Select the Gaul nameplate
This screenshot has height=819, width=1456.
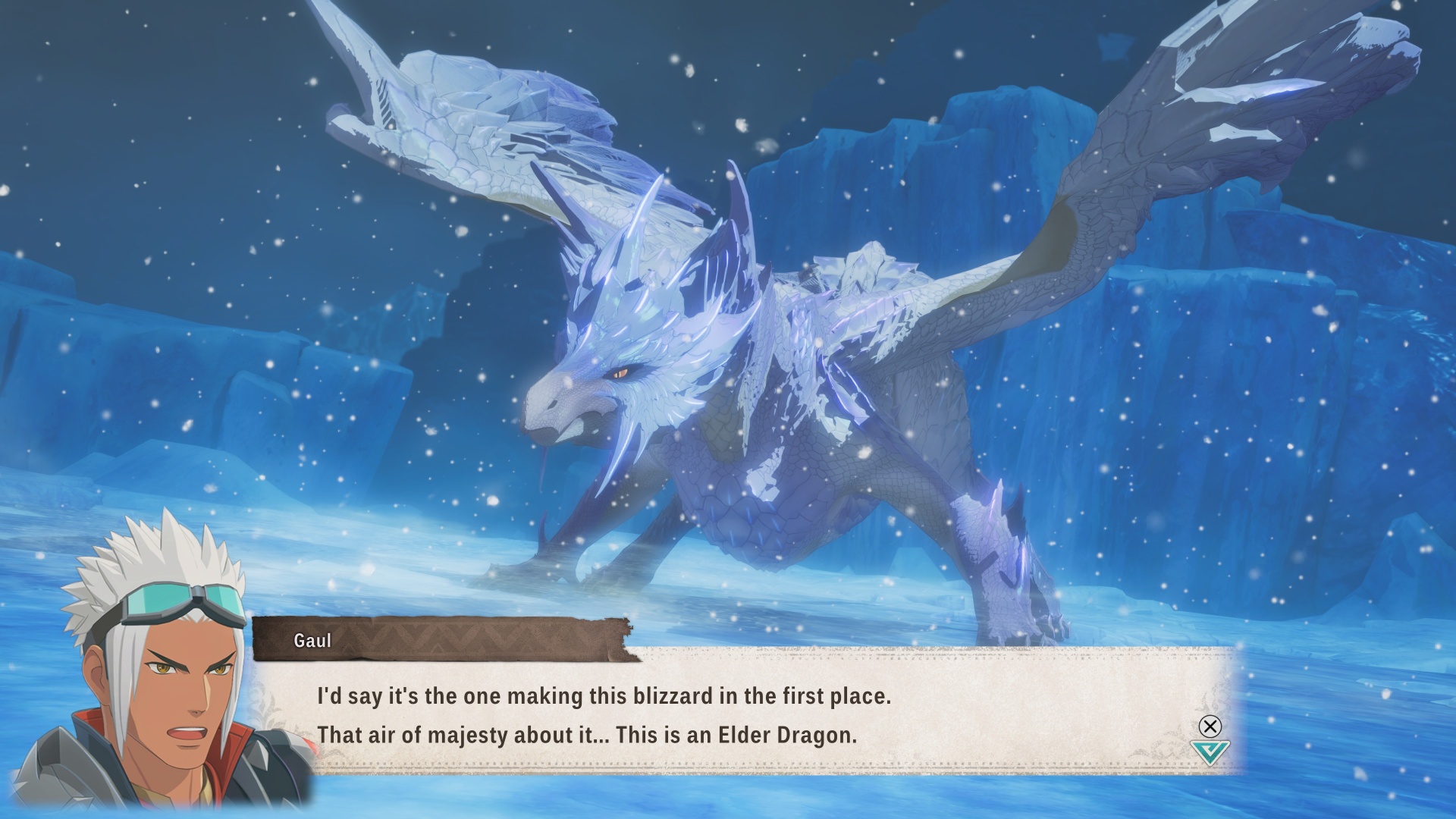[x=311, y=639]
